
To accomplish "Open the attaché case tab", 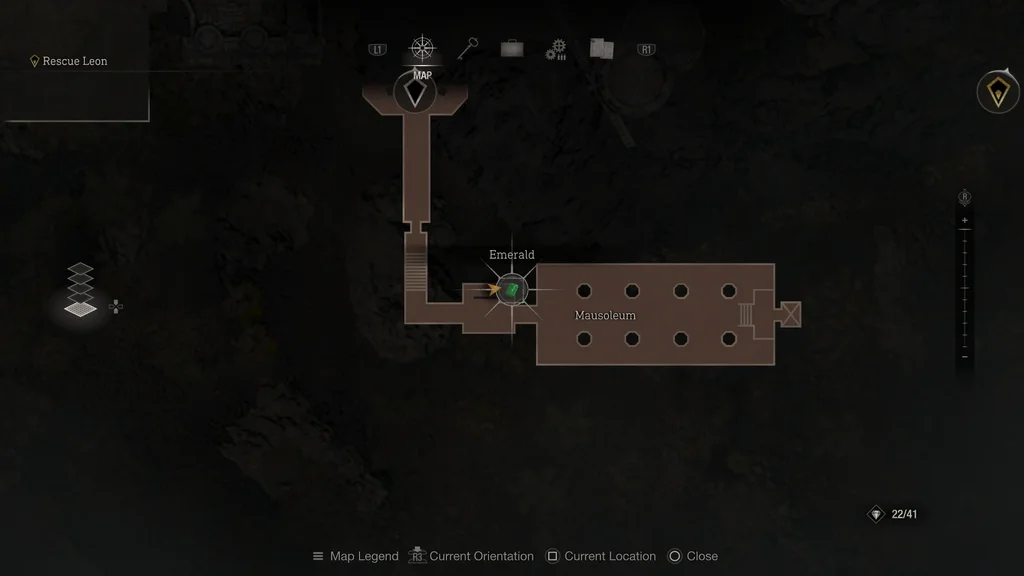I will pos(512,49).
